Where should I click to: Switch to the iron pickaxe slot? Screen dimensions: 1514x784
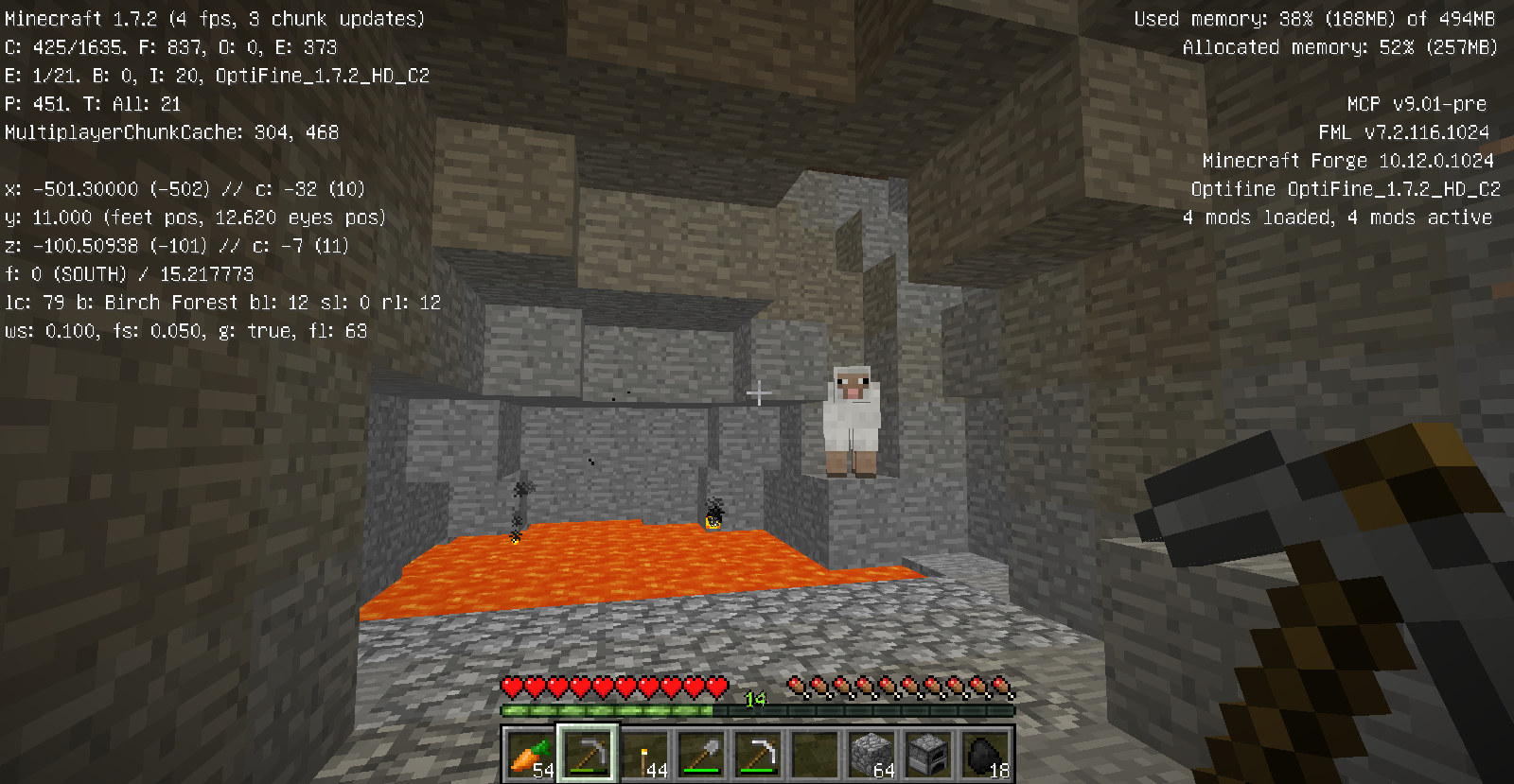tap(758, 755)
